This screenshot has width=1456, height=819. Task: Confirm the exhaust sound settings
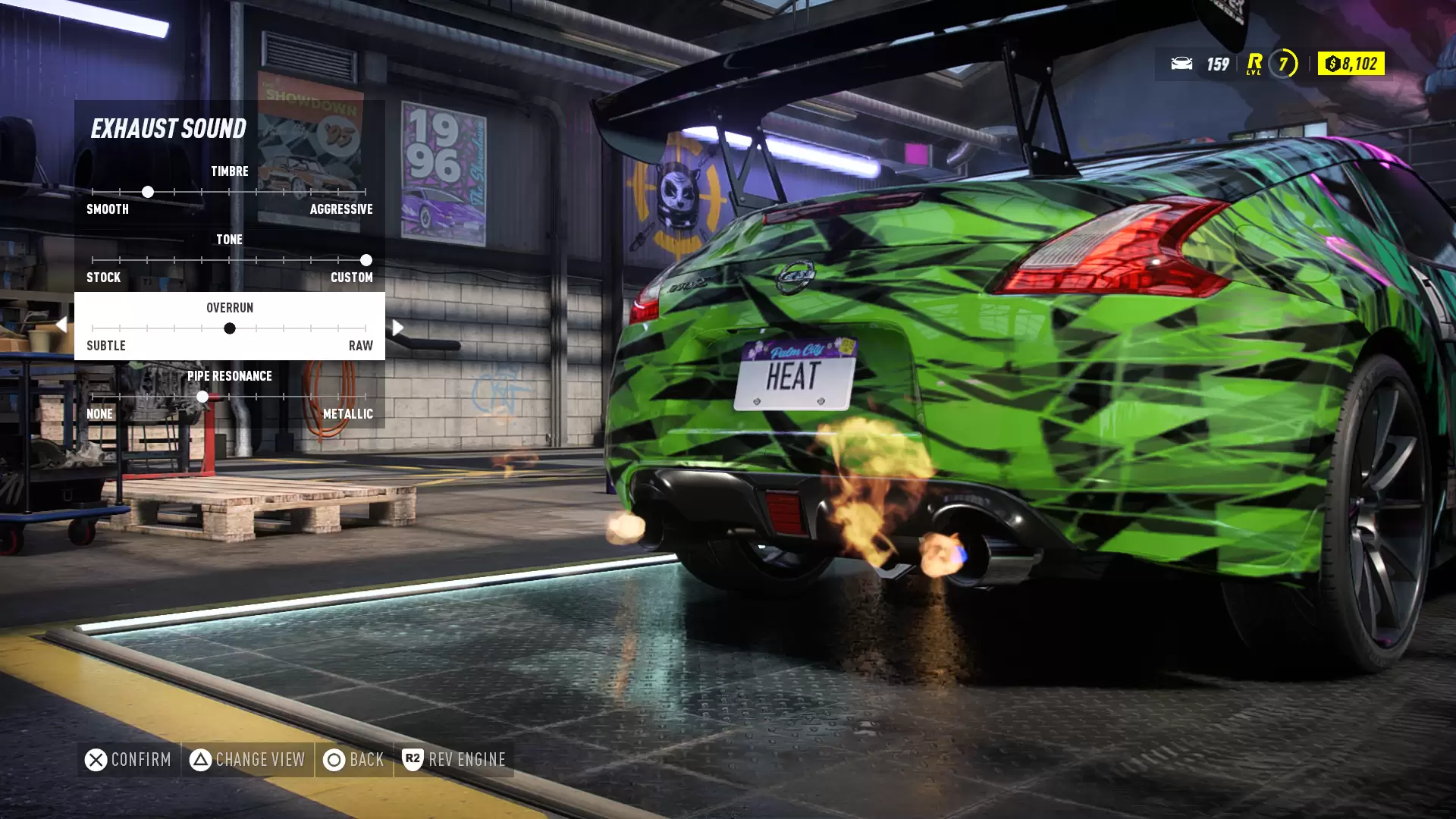tap(128, 759)
